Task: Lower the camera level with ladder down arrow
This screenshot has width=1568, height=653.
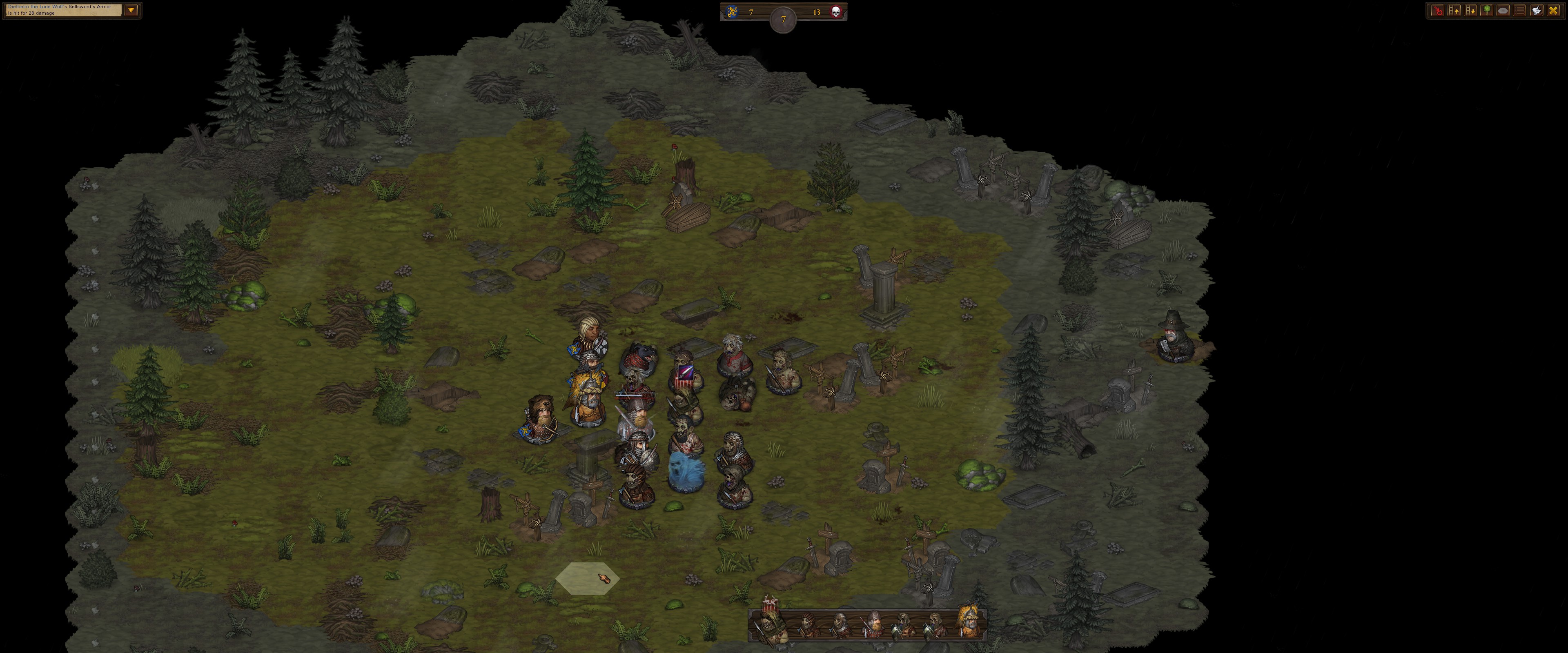Action: click(1470, 11)
